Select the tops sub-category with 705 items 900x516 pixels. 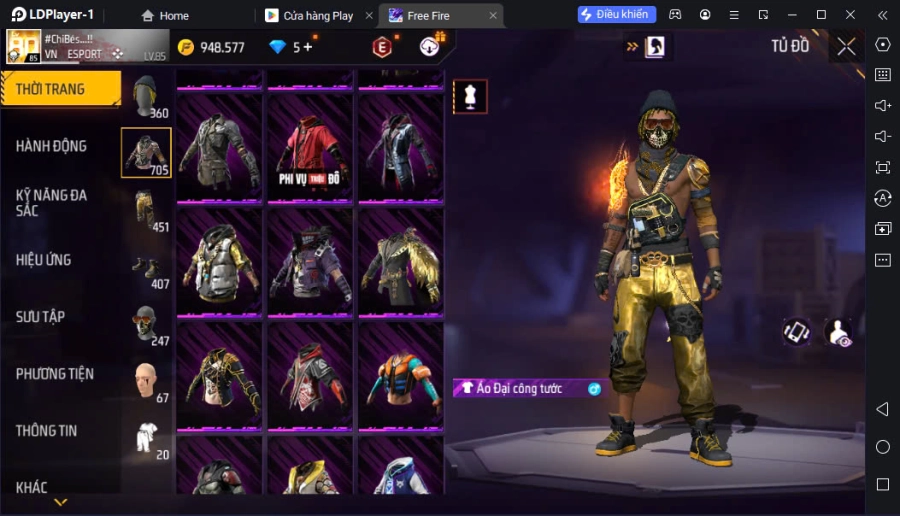tap(146, 153)
